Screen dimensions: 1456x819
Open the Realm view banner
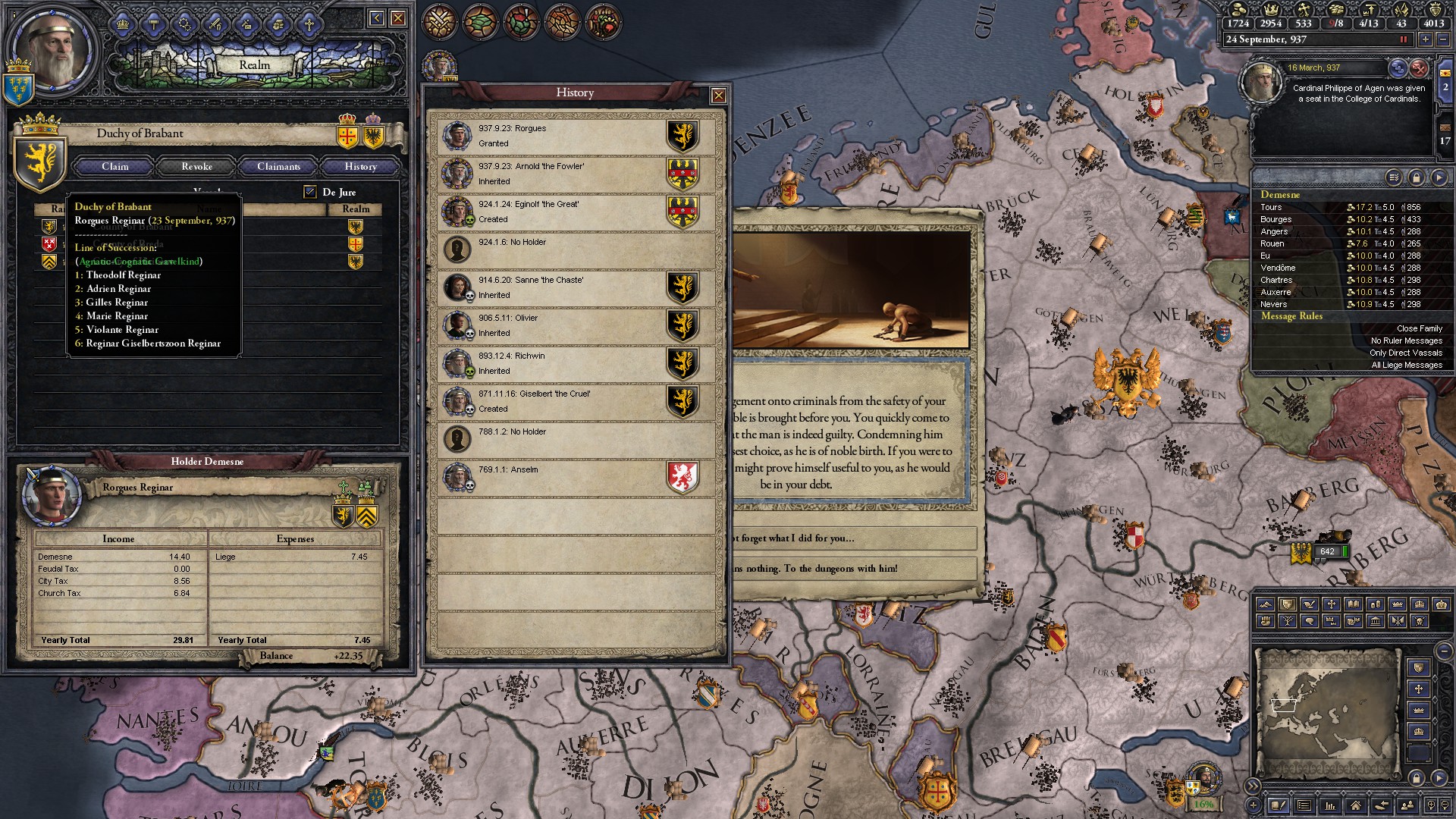[x=254, y=65]
